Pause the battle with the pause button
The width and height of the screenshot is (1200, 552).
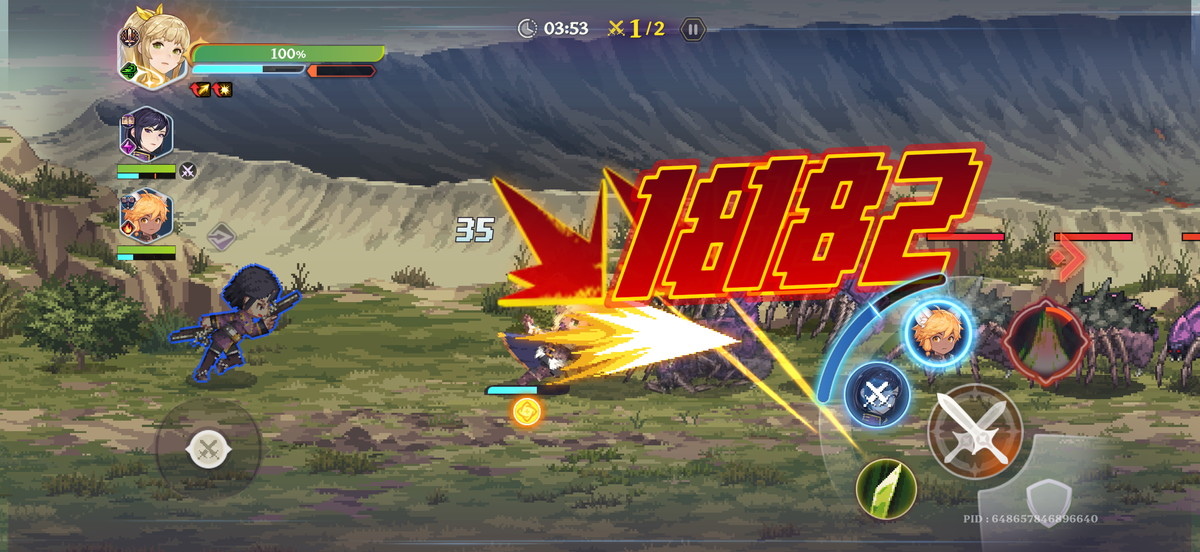(x=692, y=29)
